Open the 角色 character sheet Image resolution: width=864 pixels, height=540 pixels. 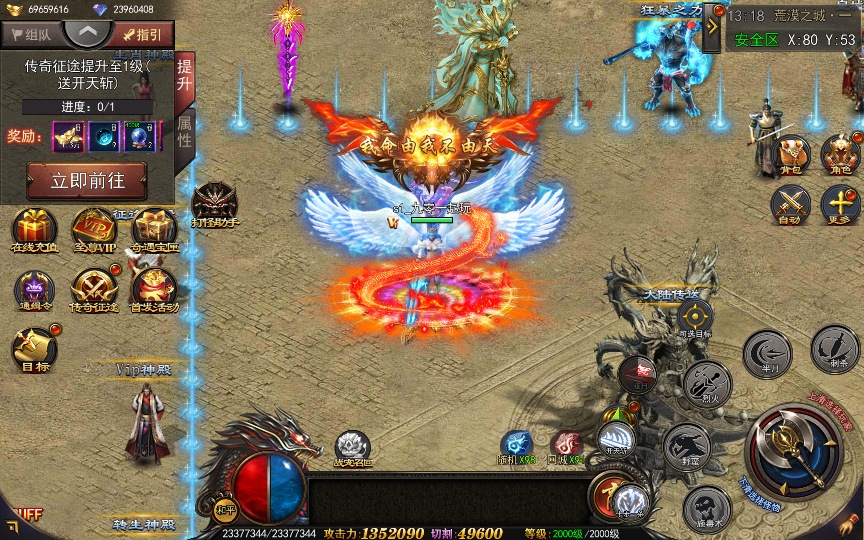tap(839, 153)
